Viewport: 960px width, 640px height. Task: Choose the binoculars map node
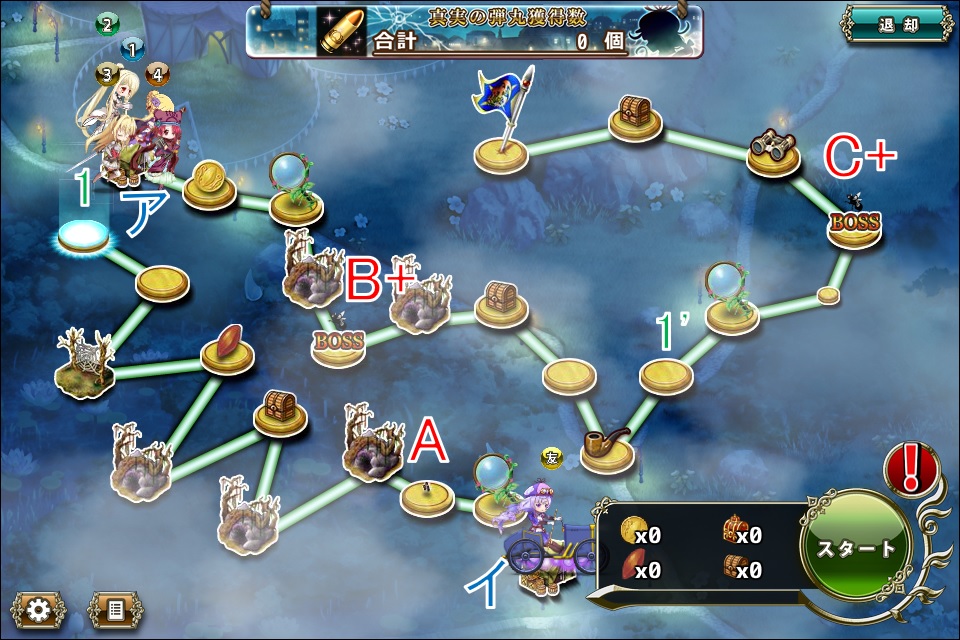point(773,152)
